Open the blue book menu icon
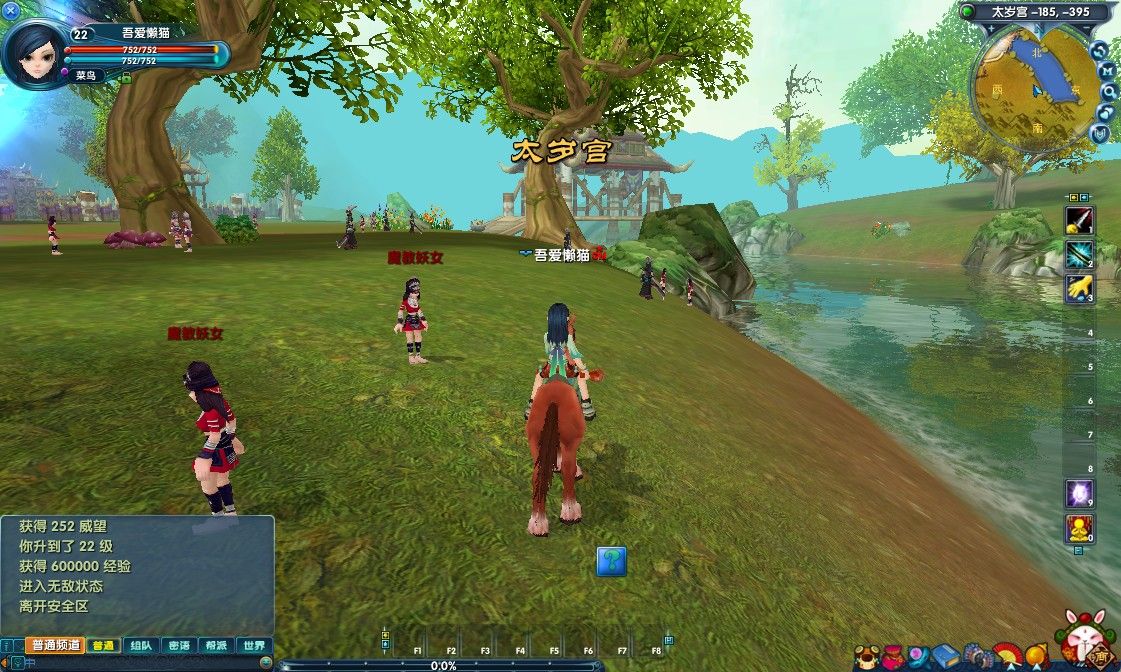1121x672 pixels. (946, 657)
